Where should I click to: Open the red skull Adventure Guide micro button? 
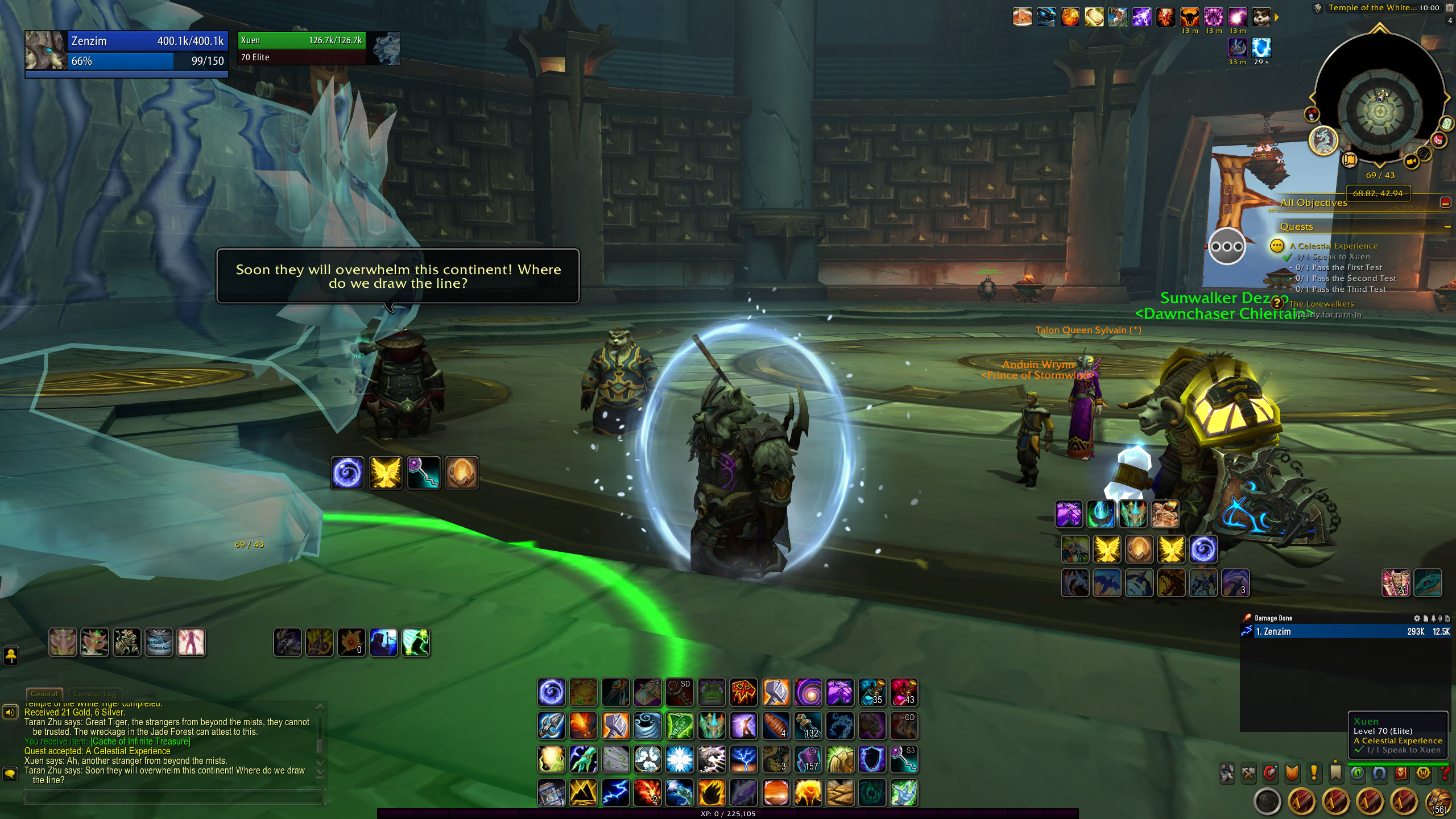pos(1401,773)
